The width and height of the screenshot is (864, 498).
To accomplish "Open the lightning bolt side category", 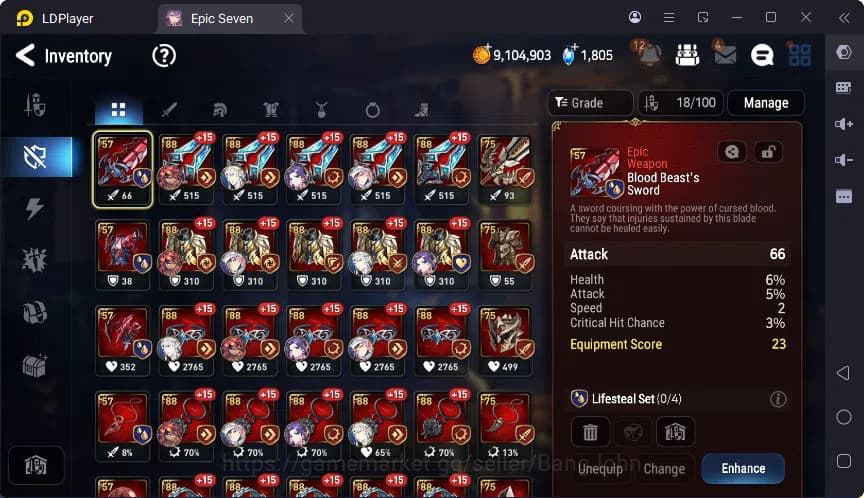I will (x=35, y=208).
